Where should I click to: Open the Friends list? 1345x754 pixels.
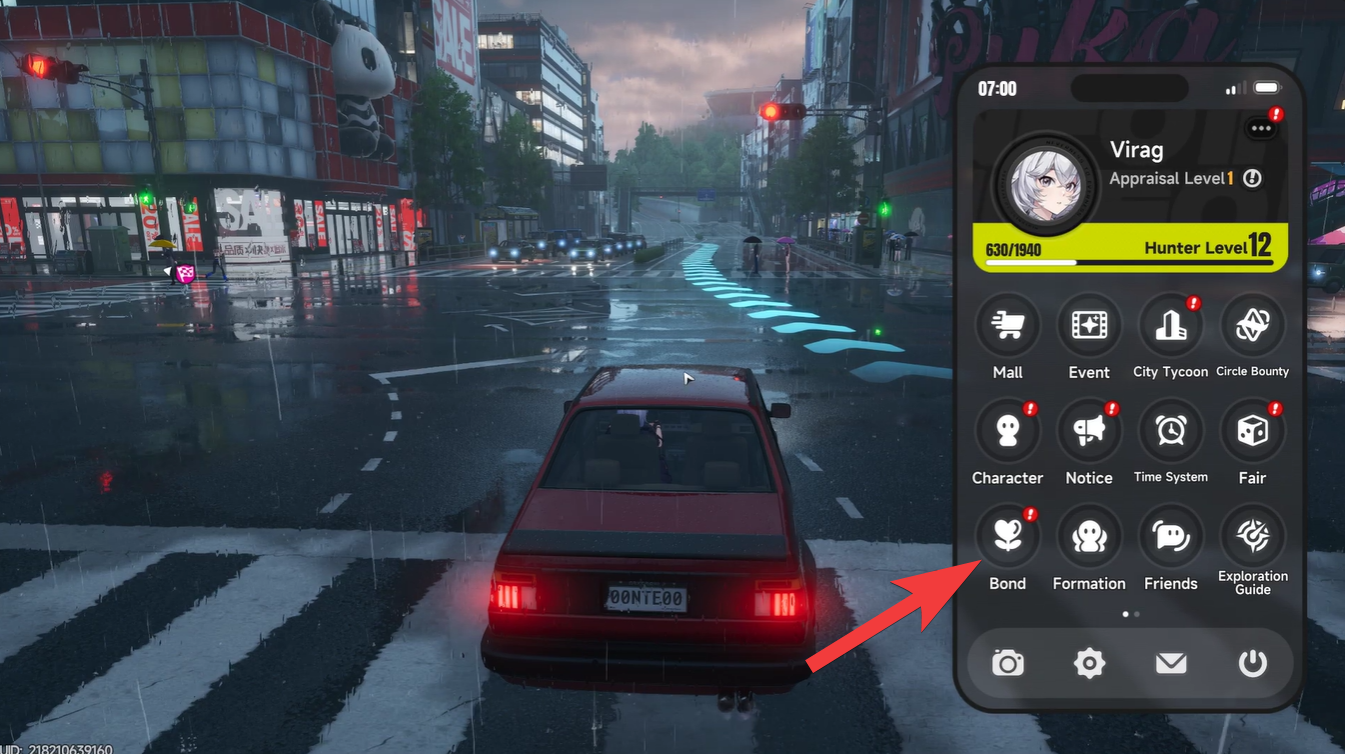click(1171, 537)
